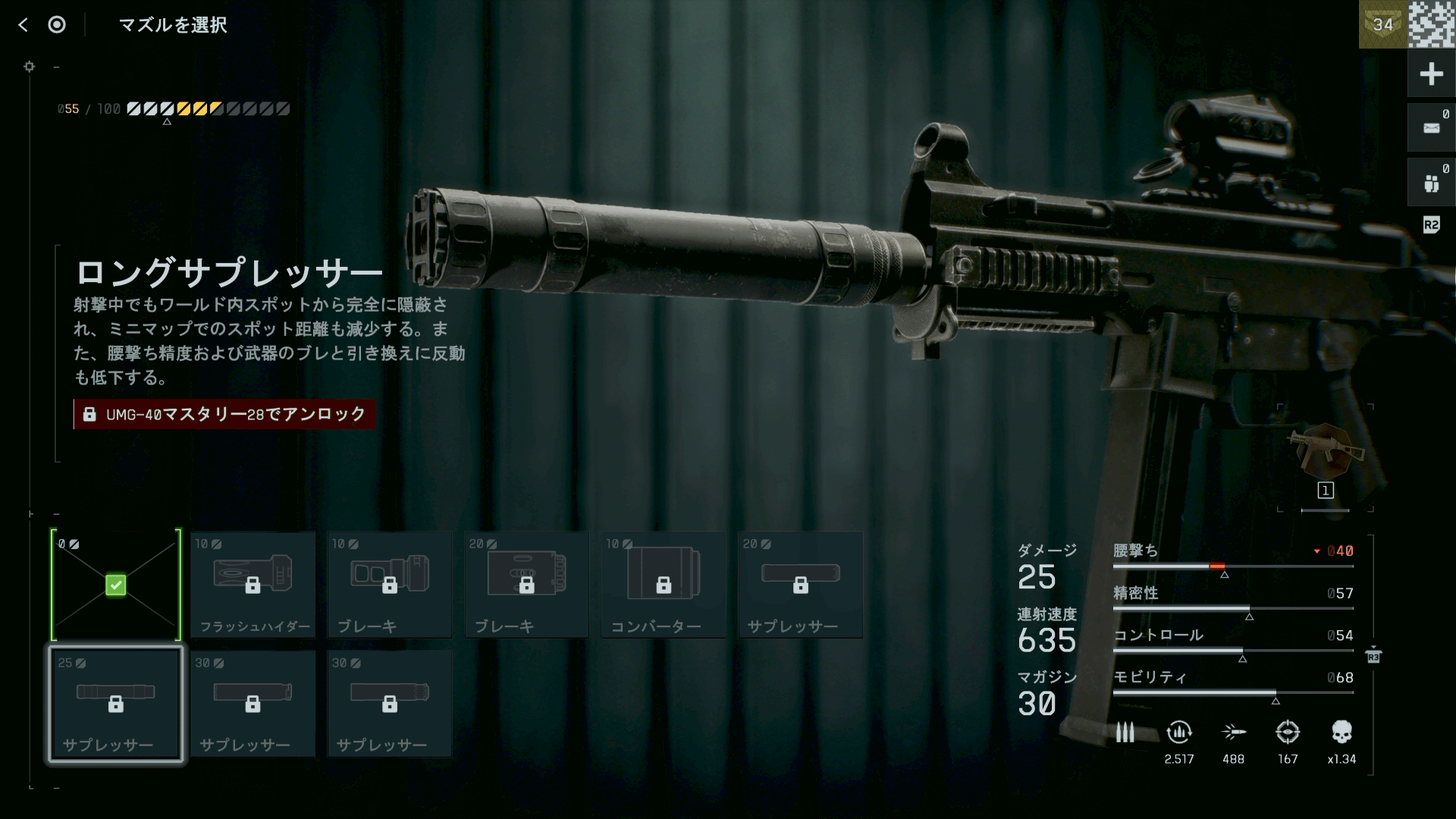Select the UMG-40 weapon thumbnail
This screenshot has height=819, width=1456.
pos(1325,450)
